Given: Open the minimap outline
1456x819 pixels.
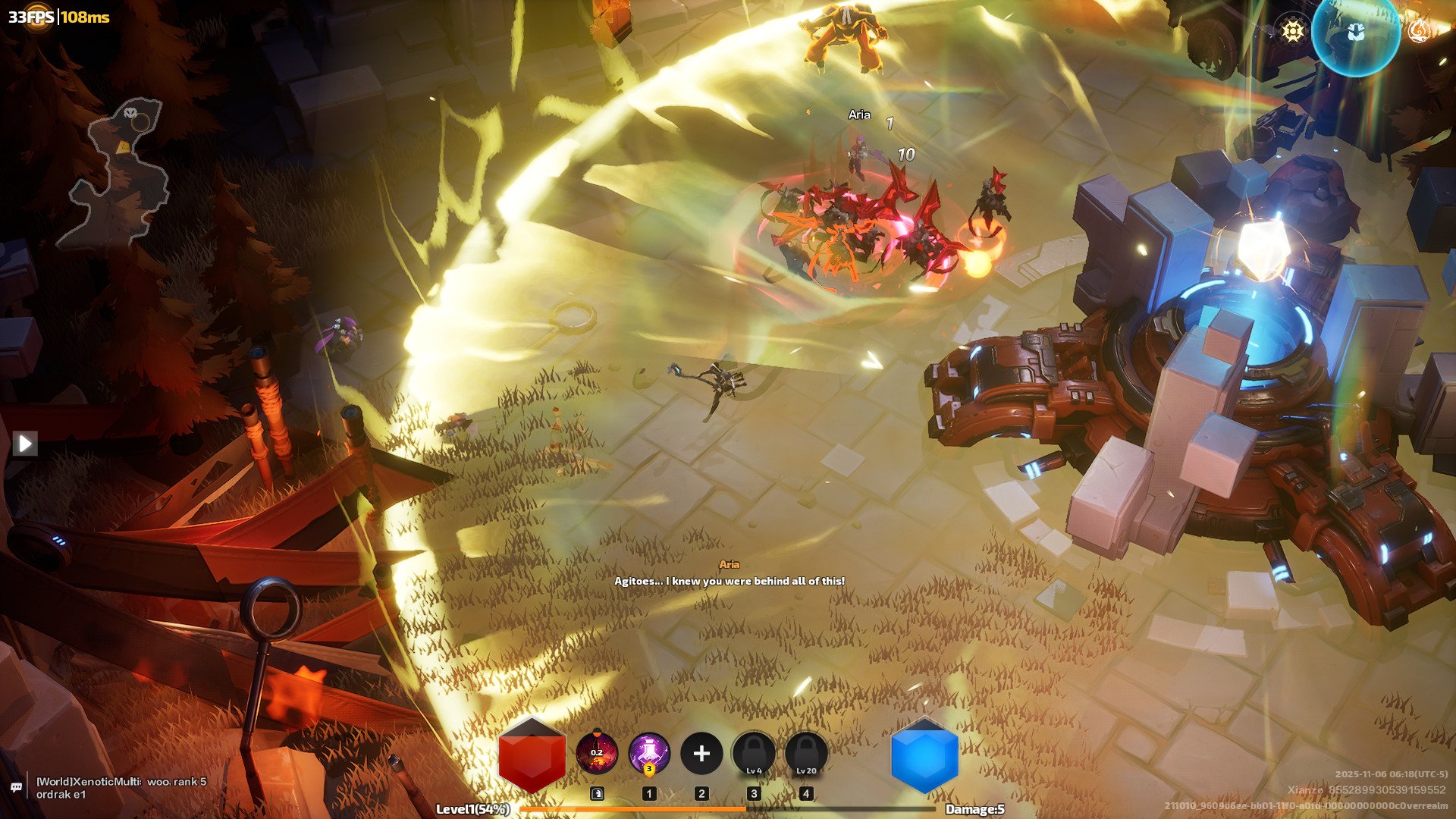Looking at the screenshot, I should (x=118, y=176).
